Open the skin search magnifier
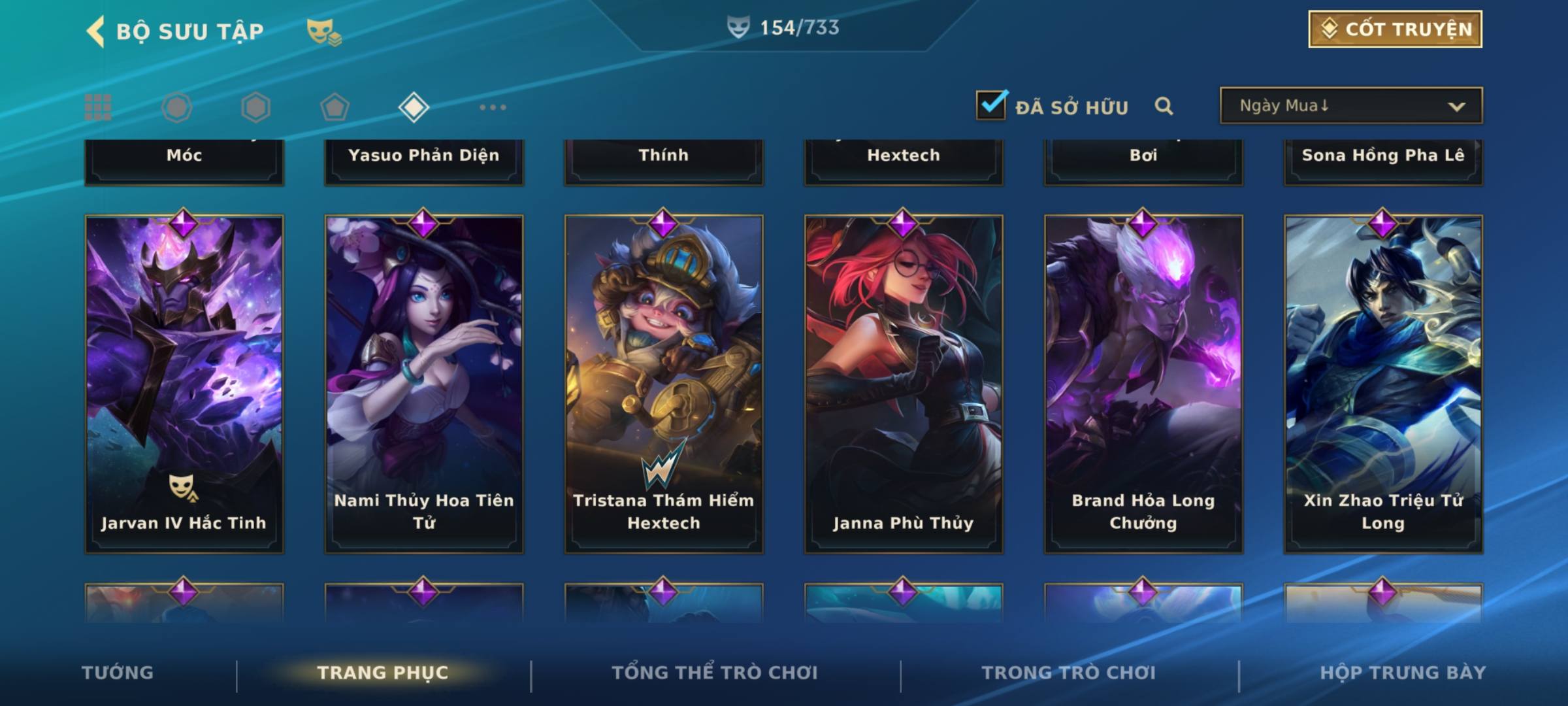The image size is (1568, 706). [x=1164, y=106]
